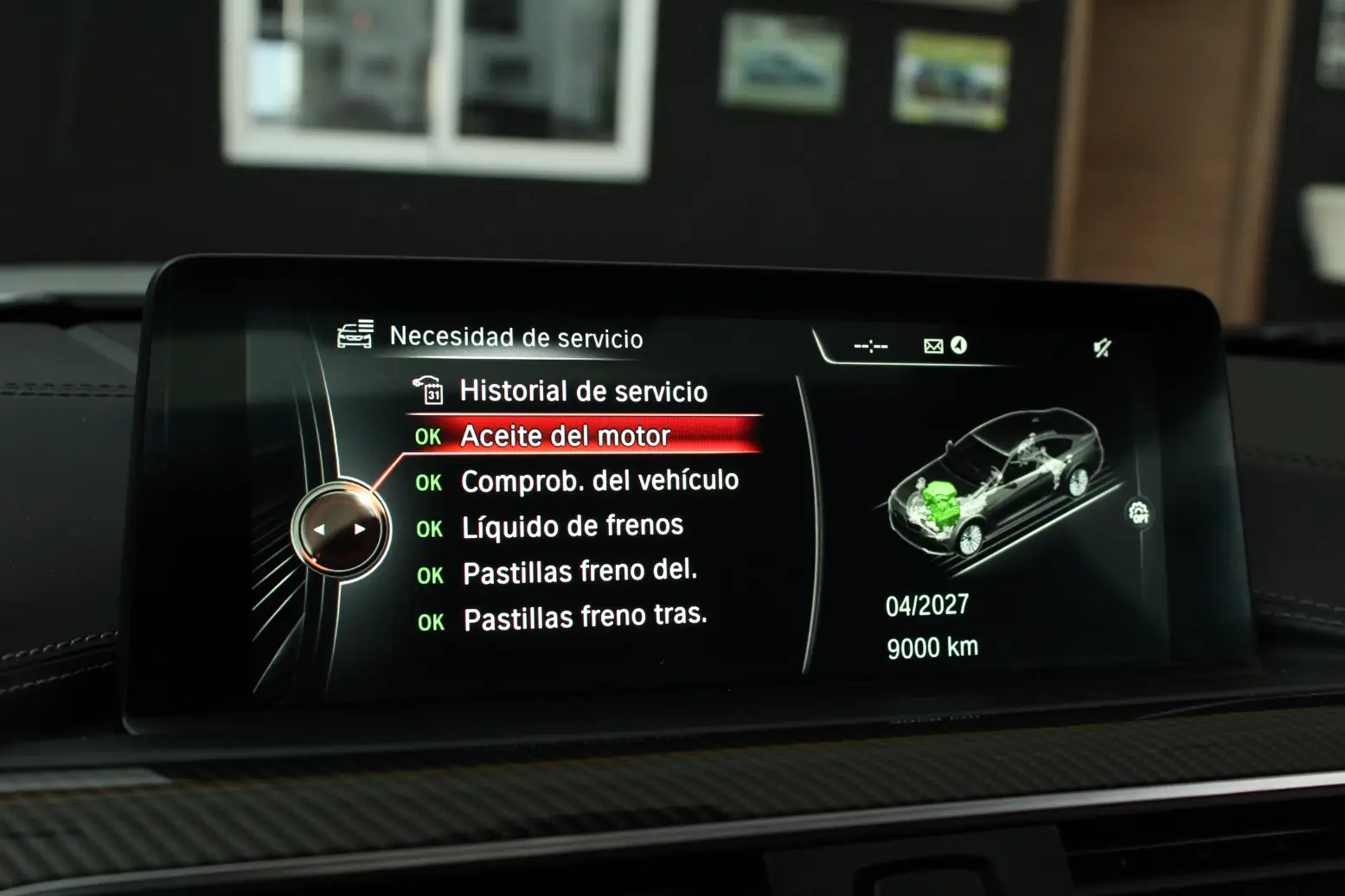Open the envelope message icon
This screenshot has width=1345, height=896.
(x=933, y=346)
